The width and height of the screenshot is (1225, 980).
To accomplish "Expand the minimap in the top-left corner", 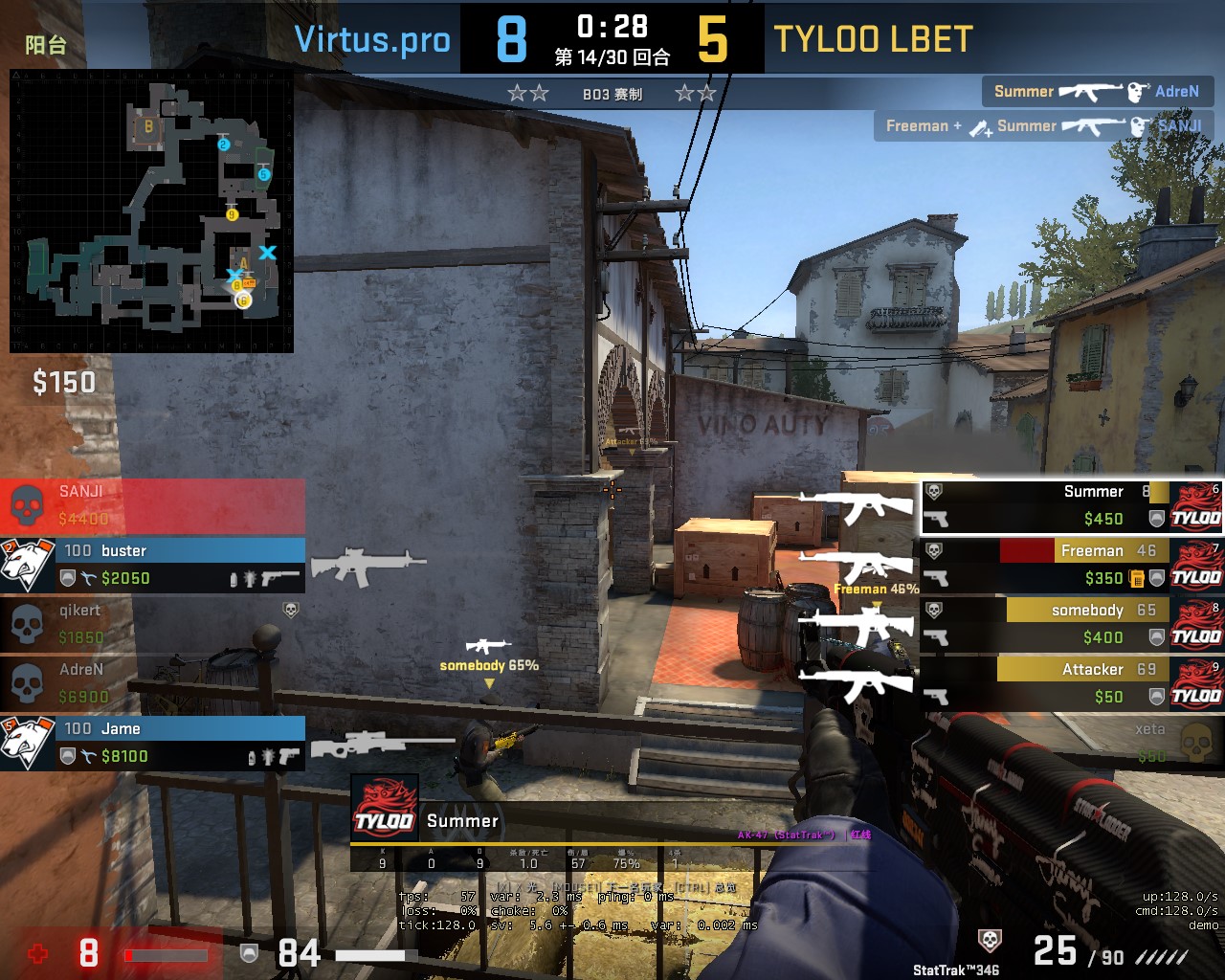I will coord(153,211).
